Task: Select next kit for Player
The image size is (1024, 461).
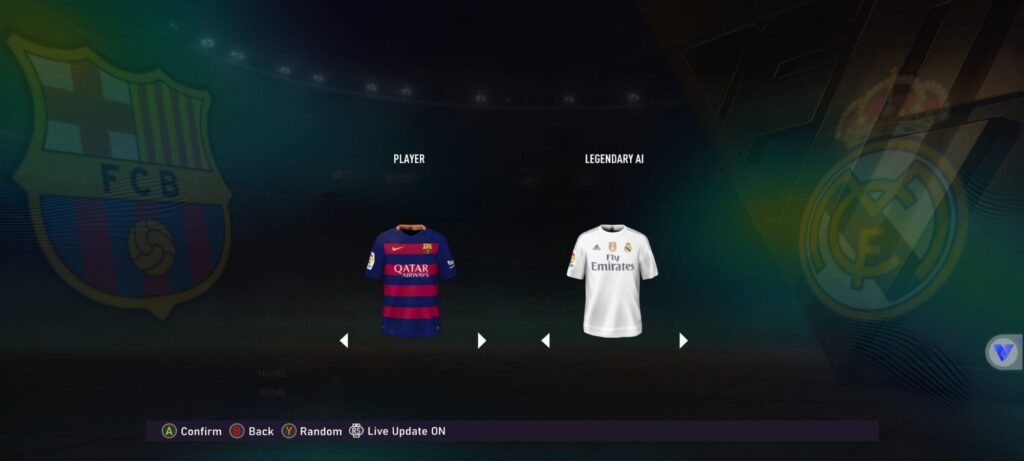Action: click(482, 341)
